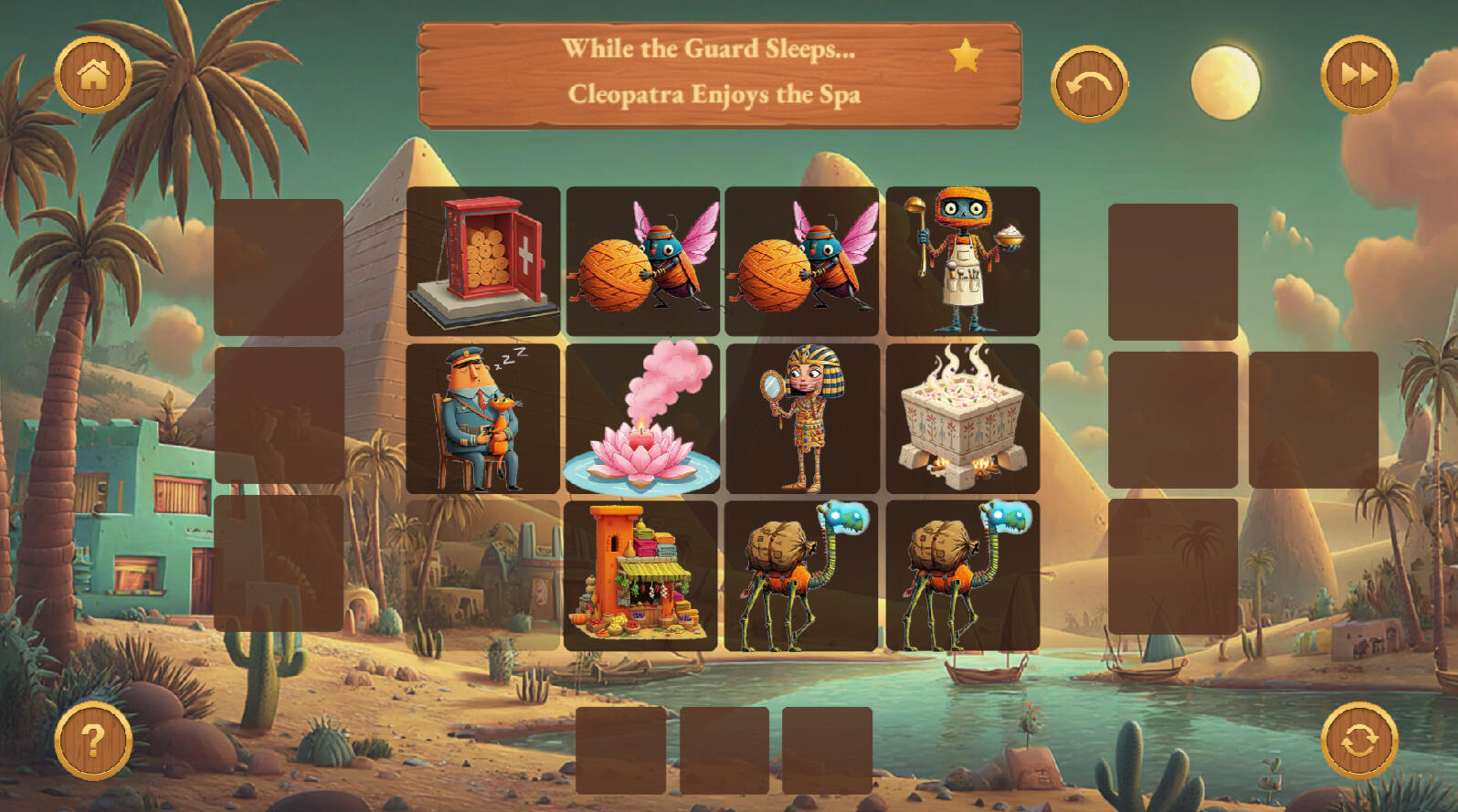The height and width of the screenshot is (812, 1458).
Task: Click the gold star on the wooden sign
Action: [965, 57]
